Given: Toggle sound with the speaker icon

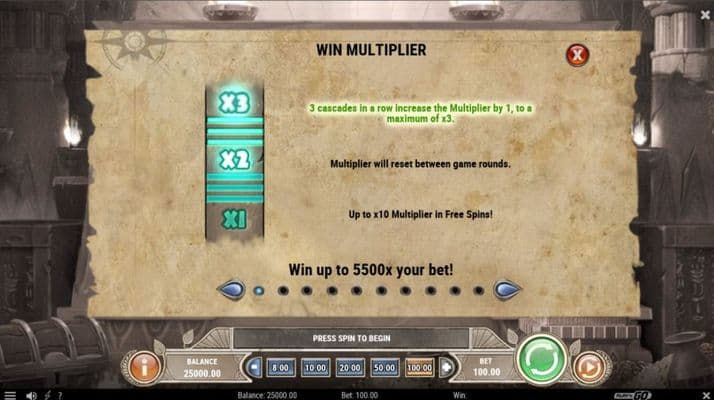Looking at the screenshot, I should pyautogui.click(x=31, y=395).
